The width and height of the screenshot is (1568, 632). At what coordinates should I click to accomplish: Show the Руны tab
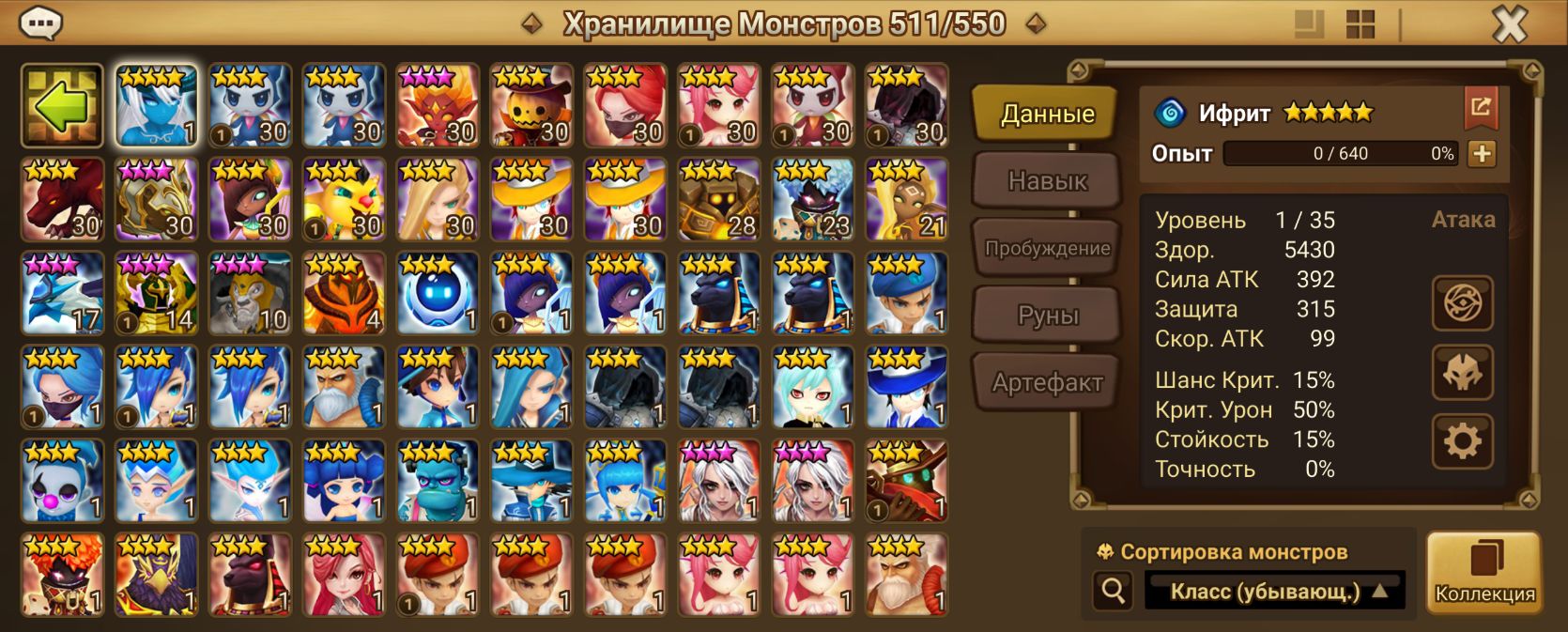(x=1047, y=316)
